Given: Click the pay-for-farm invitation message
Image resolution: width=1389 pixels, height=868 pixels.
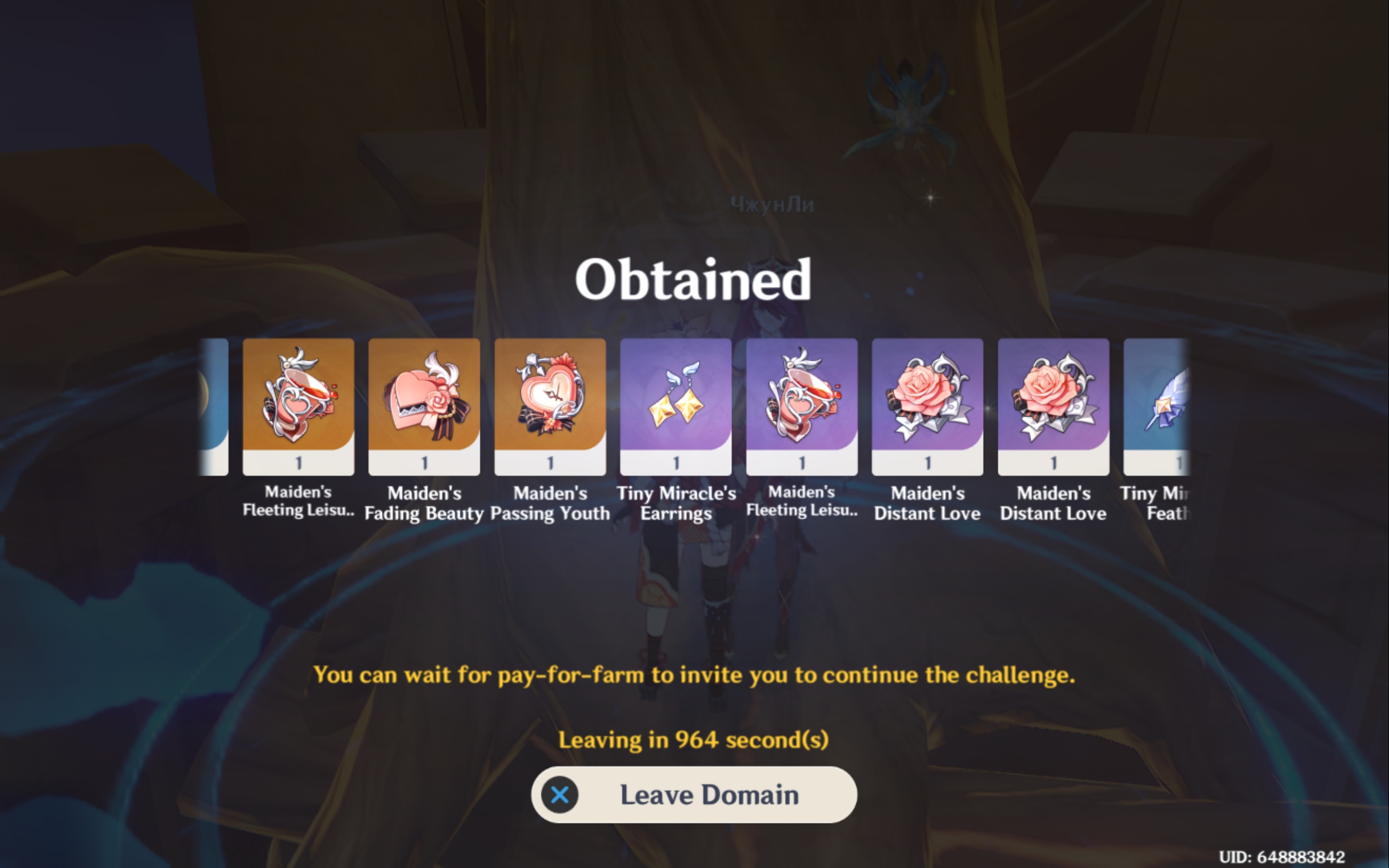Looking at the screenshot, I should (693, 676).
